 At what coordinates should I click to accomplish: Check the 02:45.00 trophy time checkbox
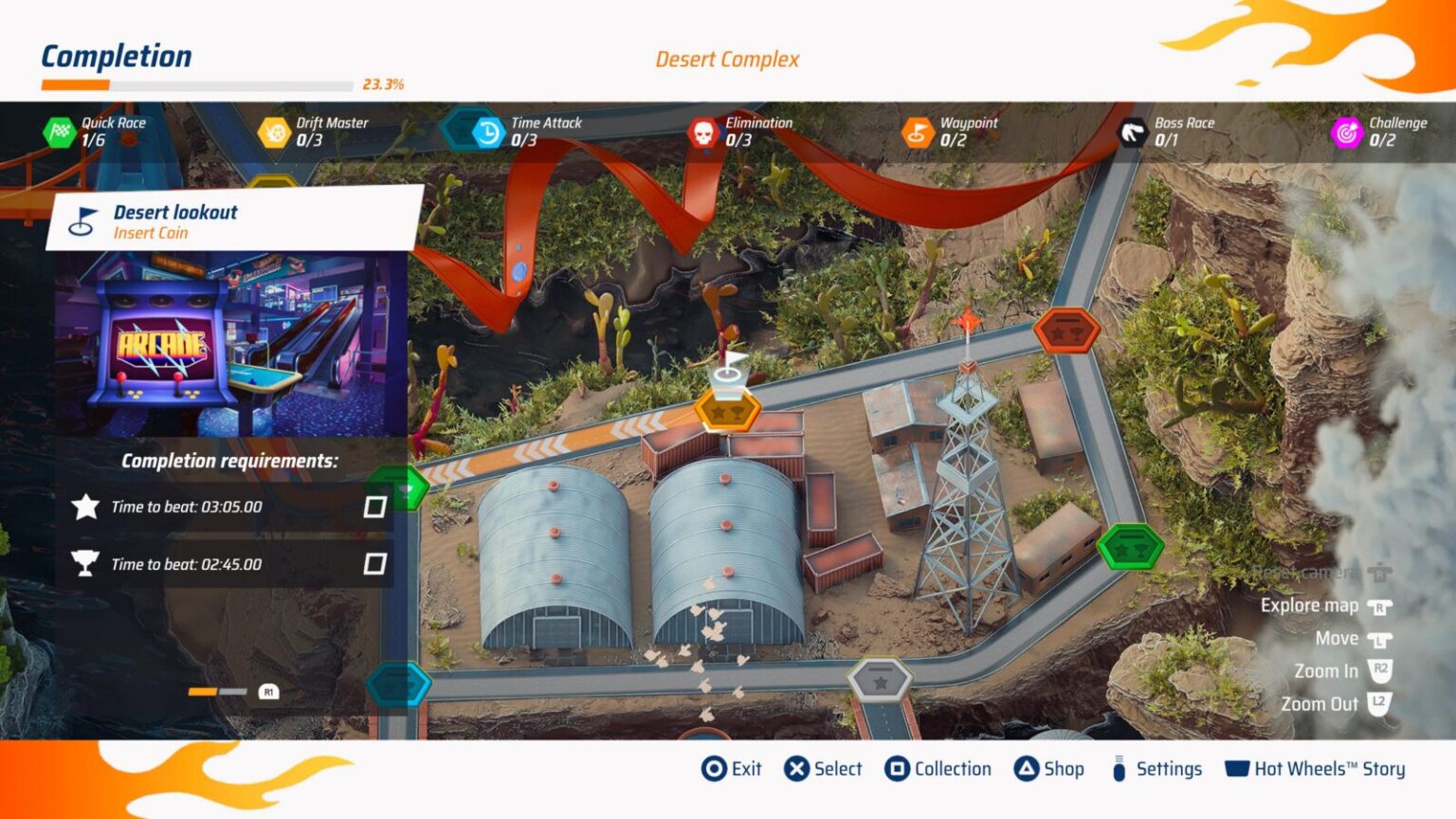pos(375,563)
